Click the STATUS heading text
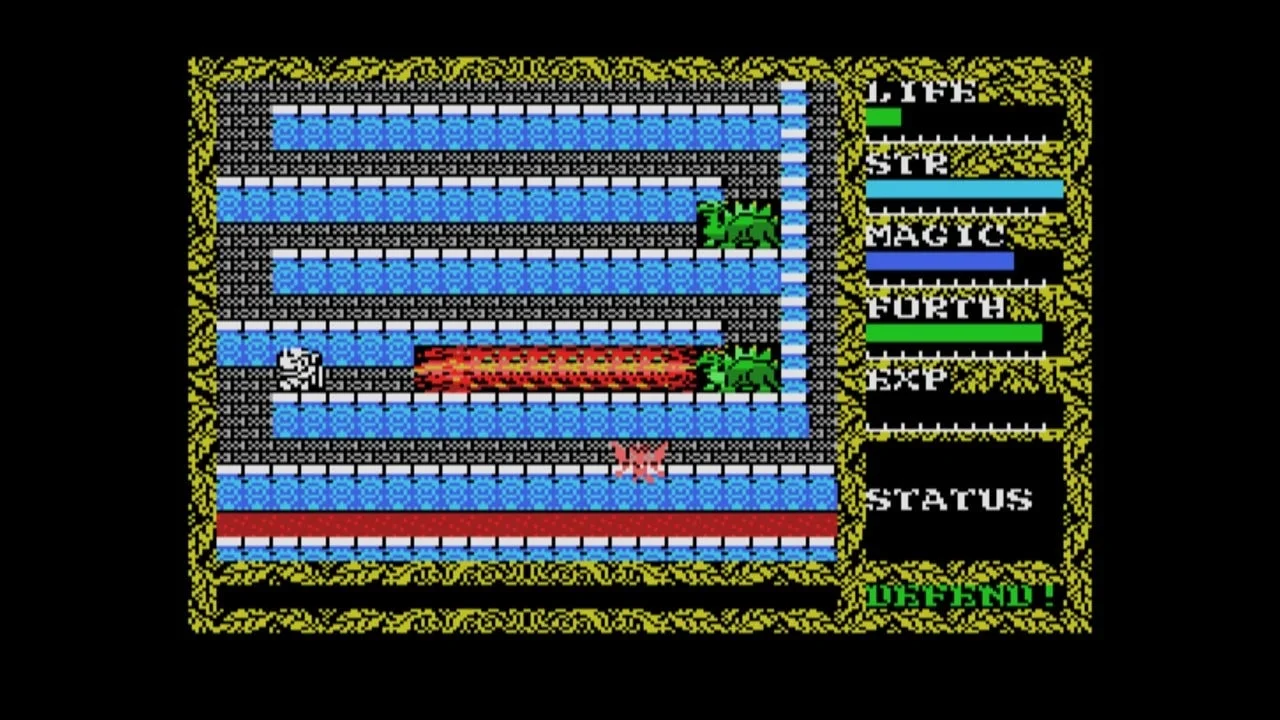Screen dimensions: 1280x720 pyautogui.click(x=952, y=500)
